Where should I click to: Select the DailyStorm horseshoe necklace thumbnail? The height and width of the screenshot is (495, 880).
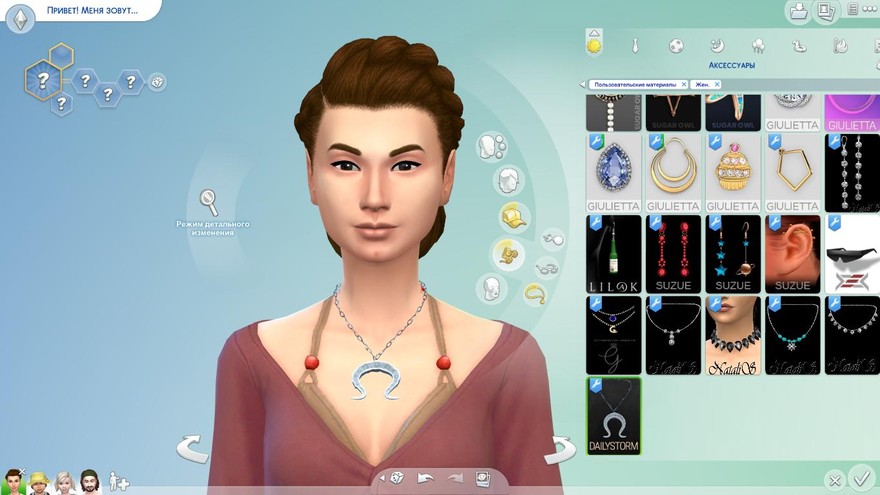tap(613, 415)
